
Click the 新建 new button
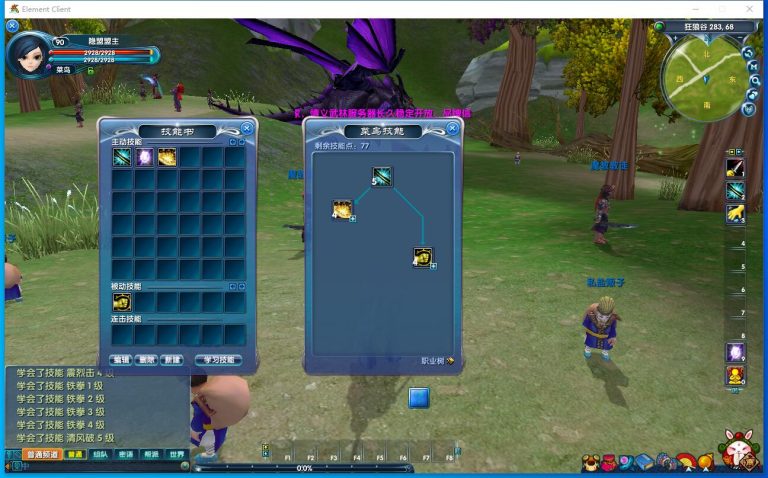click(171, 359)
